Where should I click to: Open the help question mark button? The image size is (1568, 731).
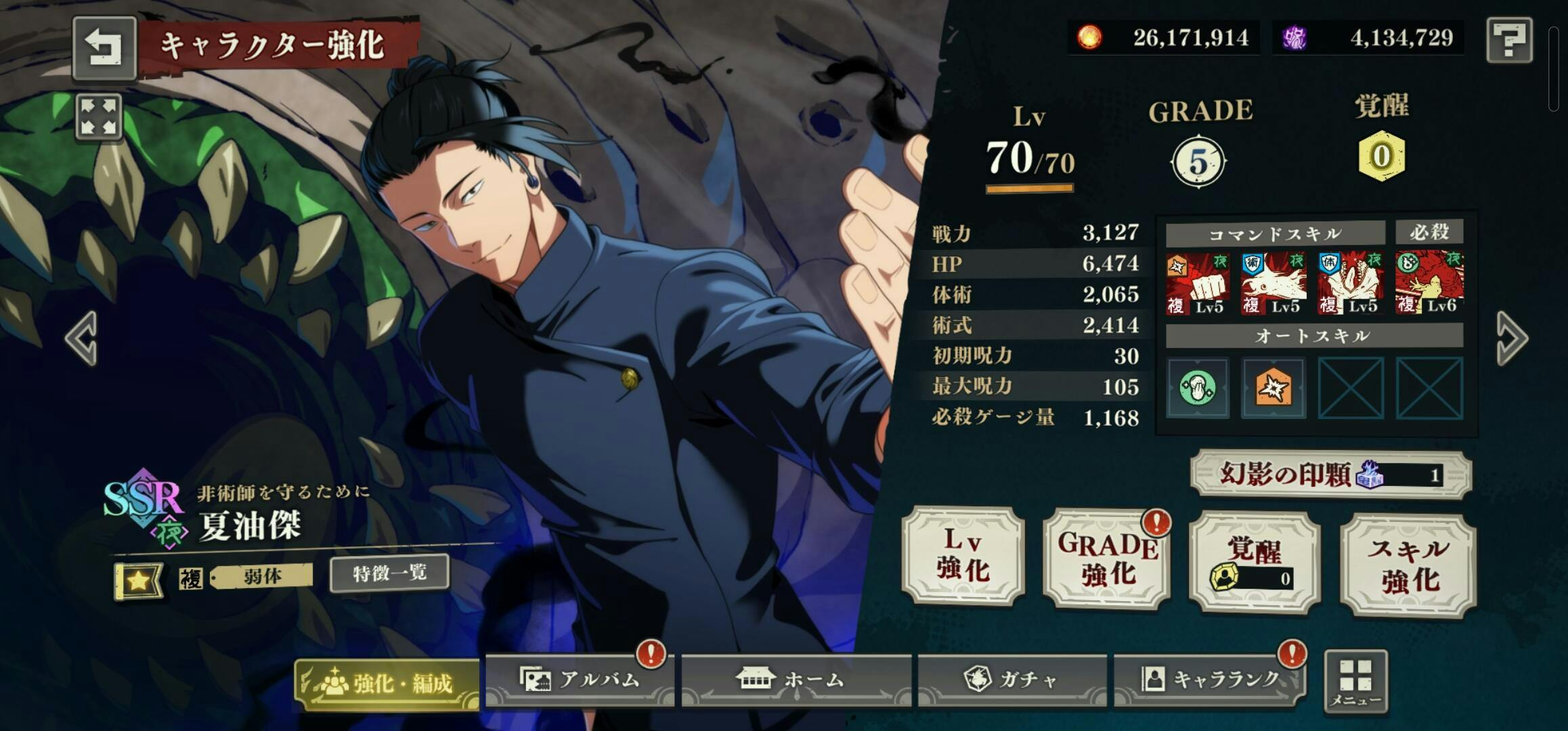tap(1509, 41)
